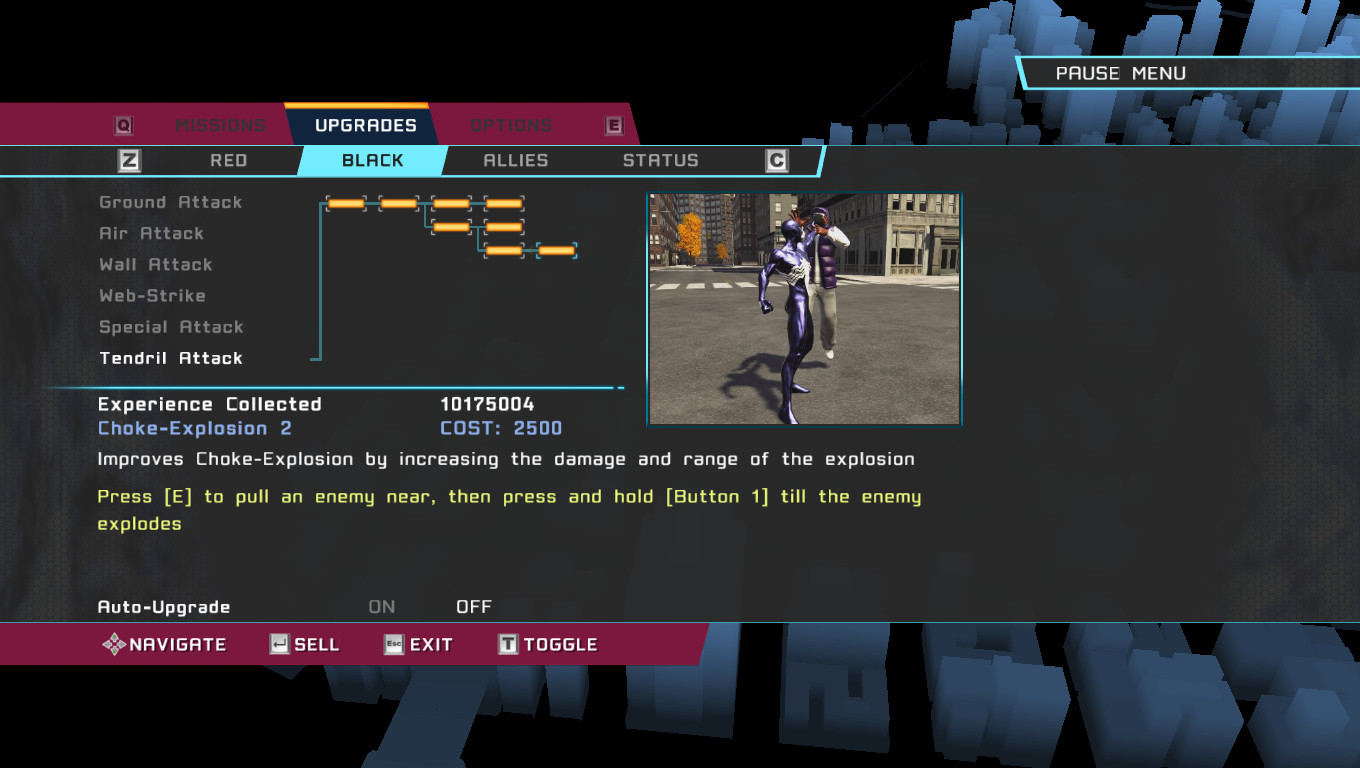Click the E key icon beside Options

click(613, 124)
